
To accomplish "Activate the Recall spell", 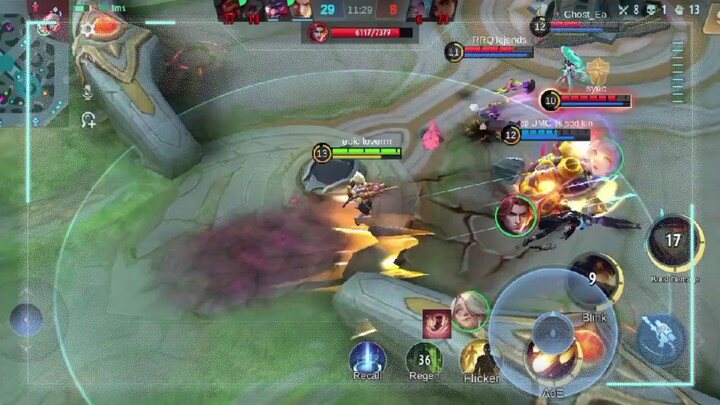I will (367, 358).
